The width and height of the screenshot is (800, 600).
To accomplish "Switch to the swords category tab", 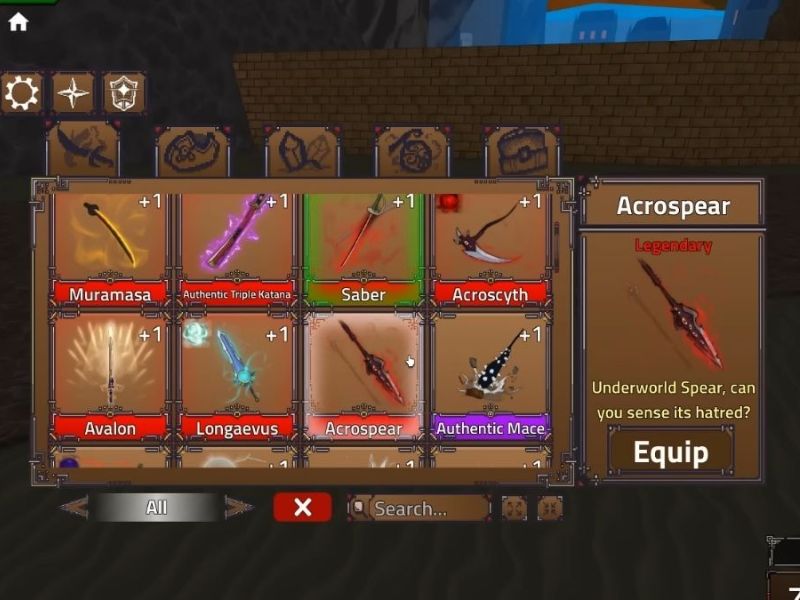I will 82,151.
